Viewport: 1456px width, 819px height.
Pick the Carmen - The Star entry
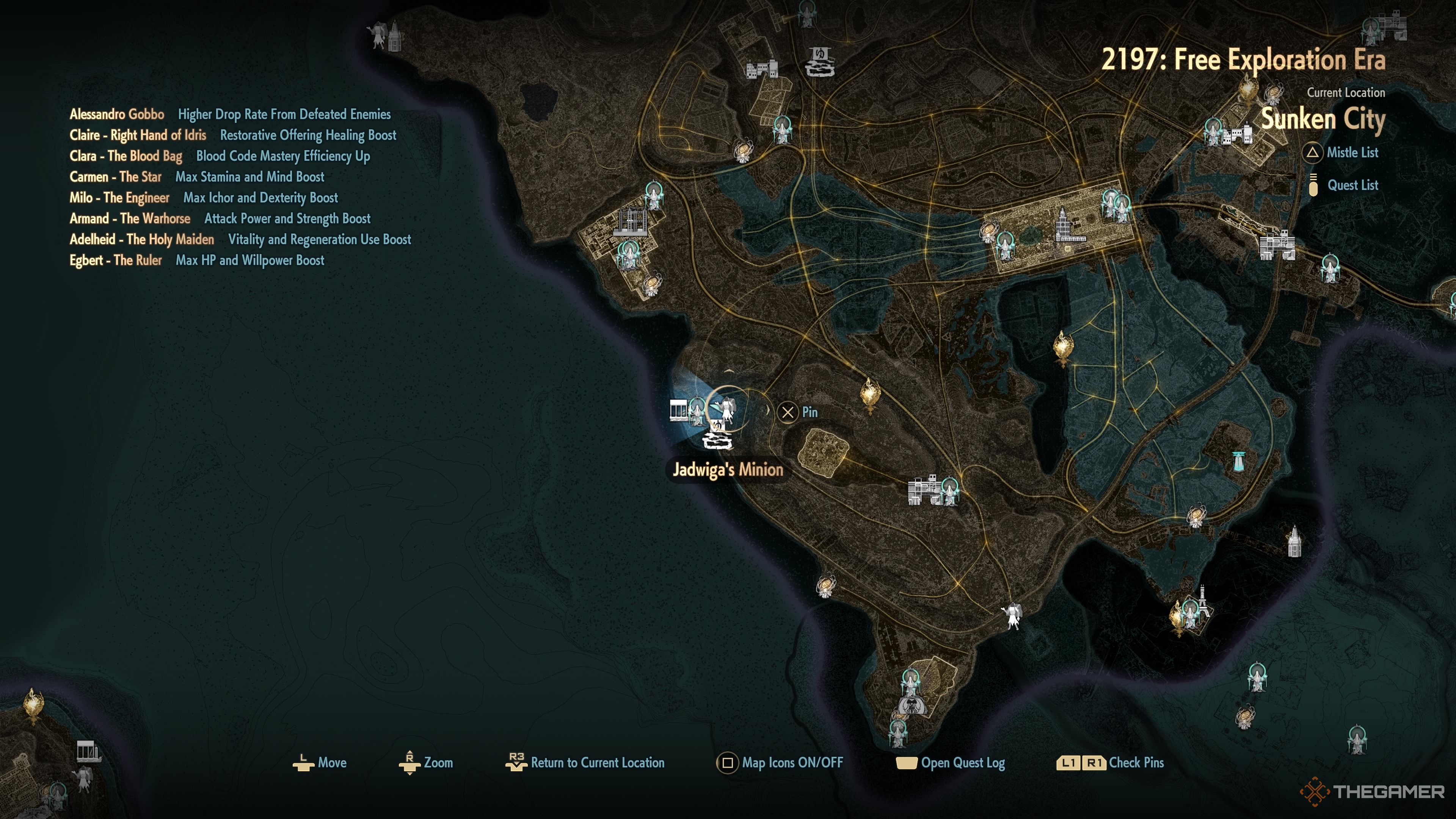point(115,177)
